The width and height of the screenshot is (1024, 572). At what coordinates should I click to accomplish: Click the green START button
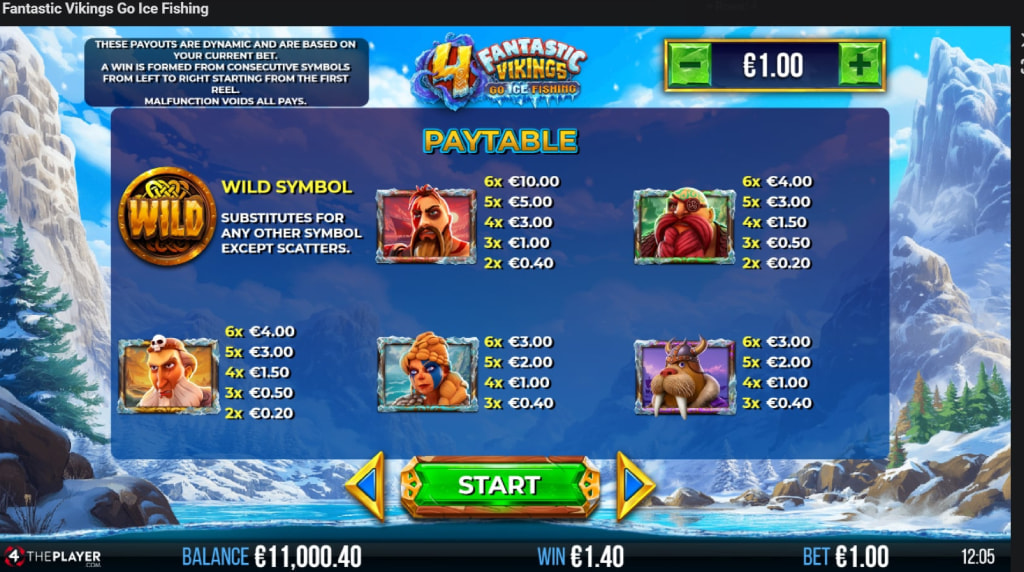(499, 486)
